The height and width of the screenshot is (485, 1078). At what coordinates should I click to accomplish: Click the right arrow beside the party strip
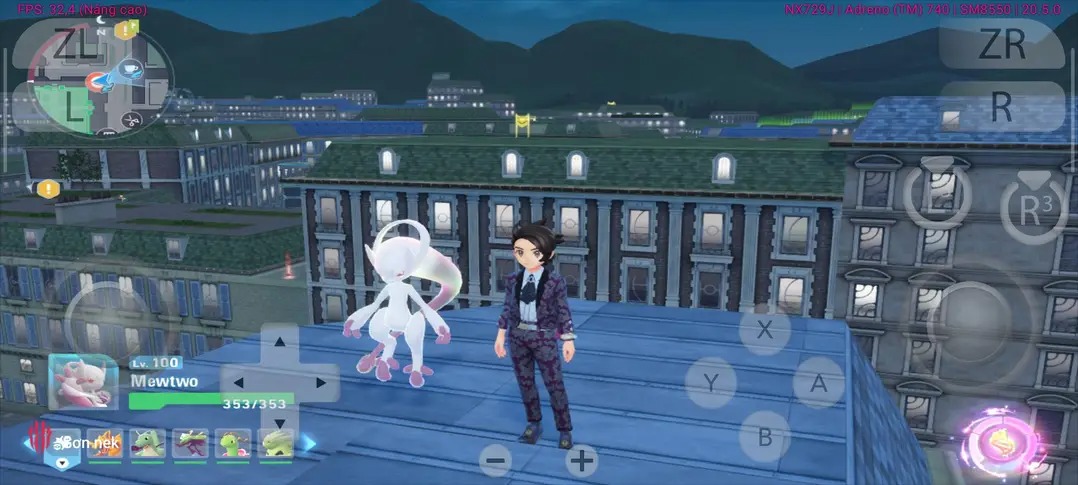point(309,441)
